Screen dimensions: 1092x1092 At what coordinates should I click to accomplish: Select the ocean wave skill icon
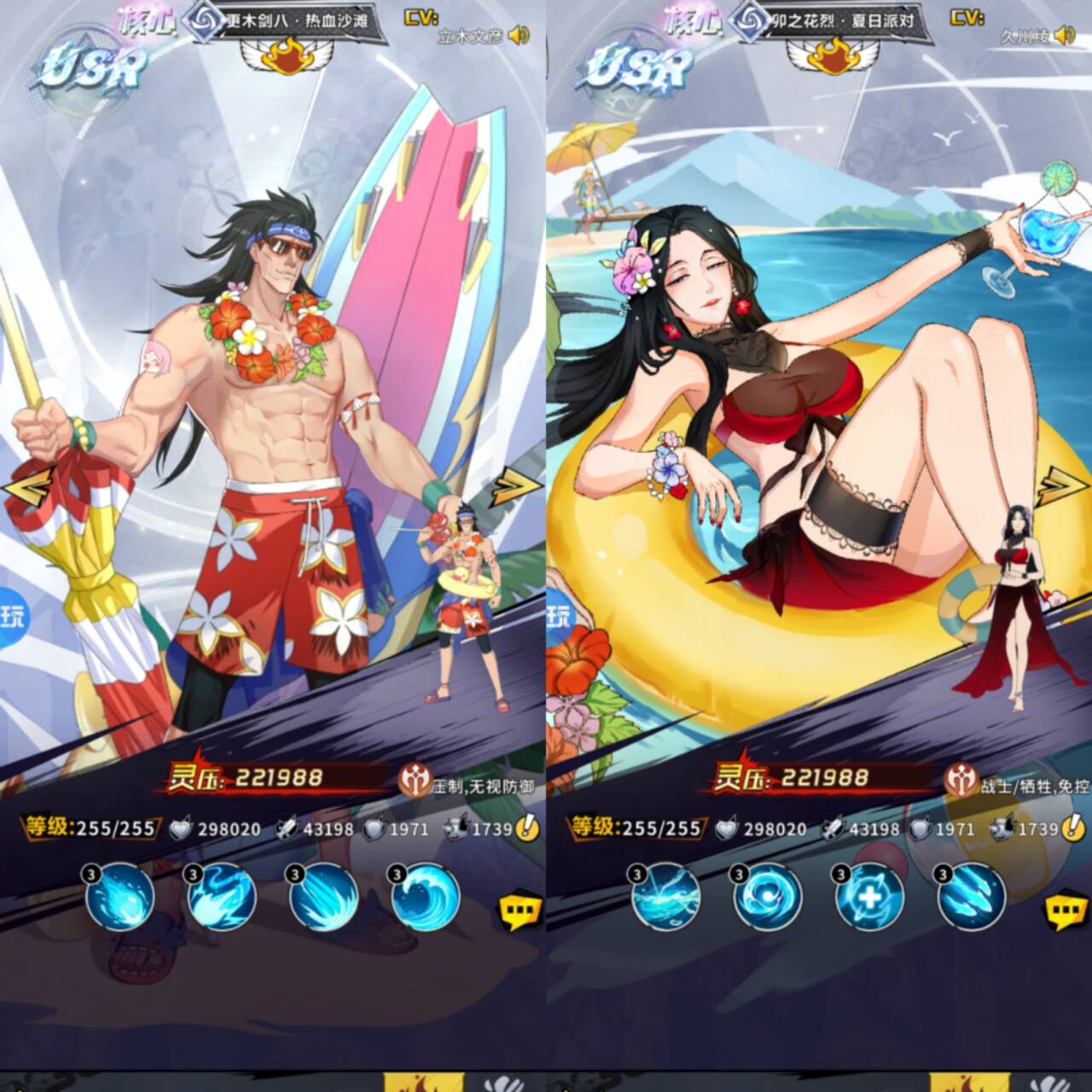coord(426,897)
